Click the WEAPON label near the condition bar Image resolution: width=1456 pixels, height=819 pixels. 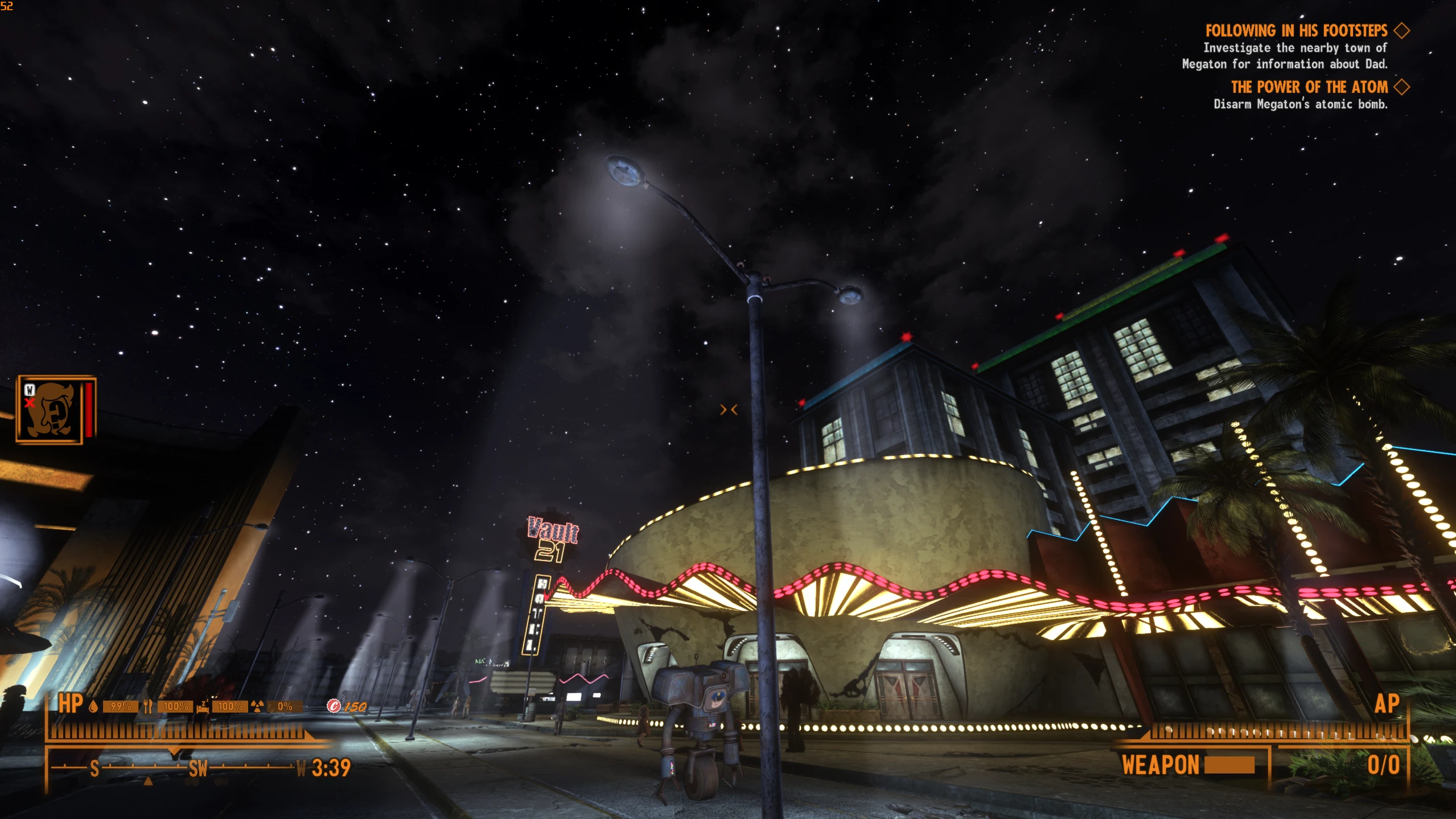point(1162,766)
